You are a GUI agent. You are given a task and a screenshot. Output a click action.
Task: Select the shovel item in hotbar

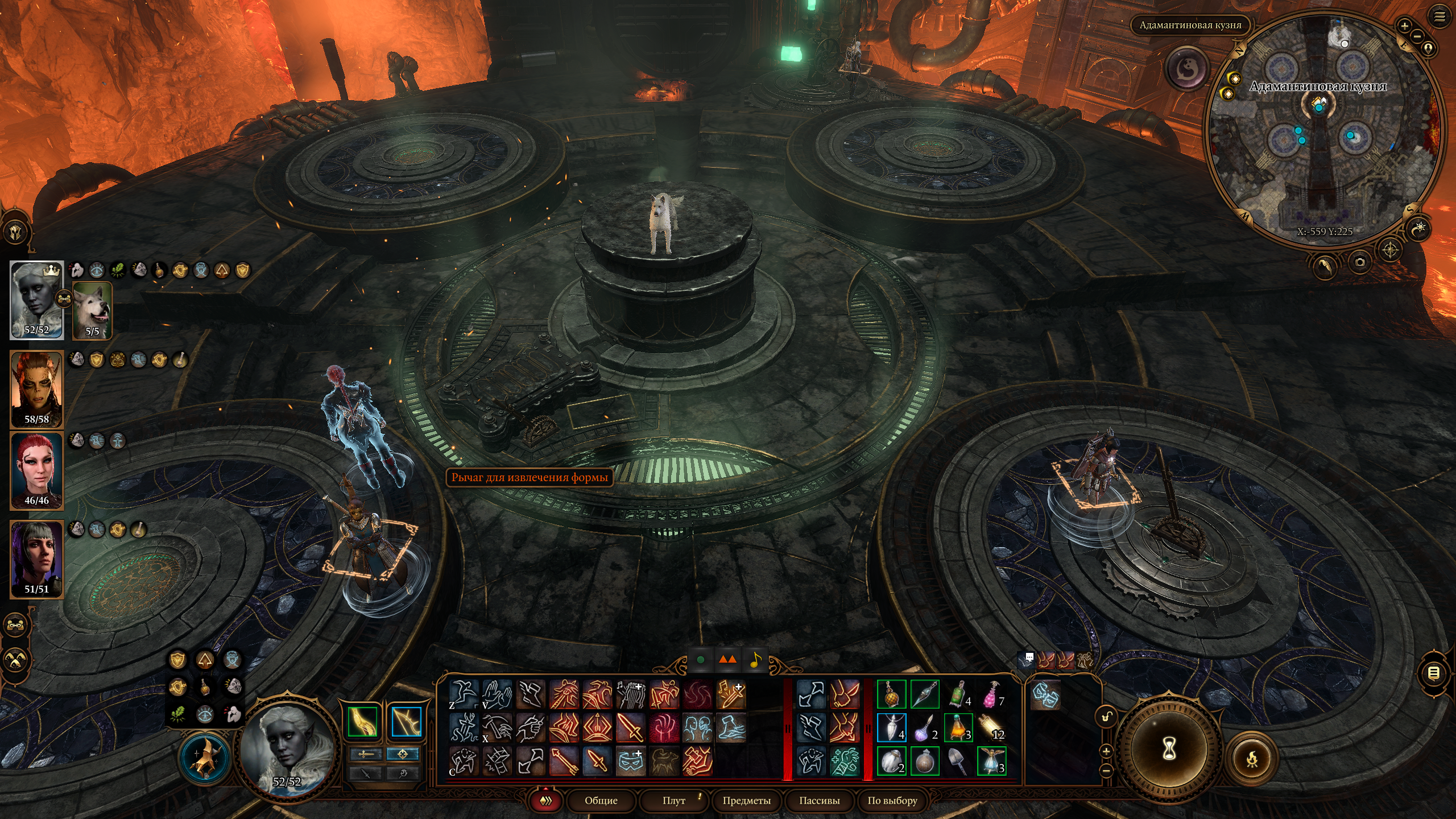pyautogui.click(x=958, y=761)
